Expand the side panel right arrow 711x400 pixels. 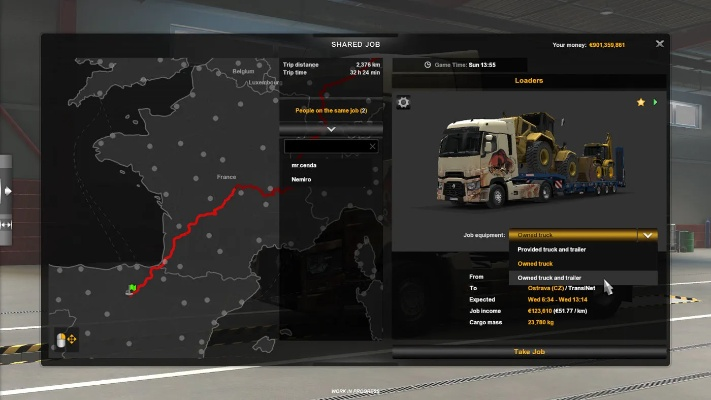point(7,190)
